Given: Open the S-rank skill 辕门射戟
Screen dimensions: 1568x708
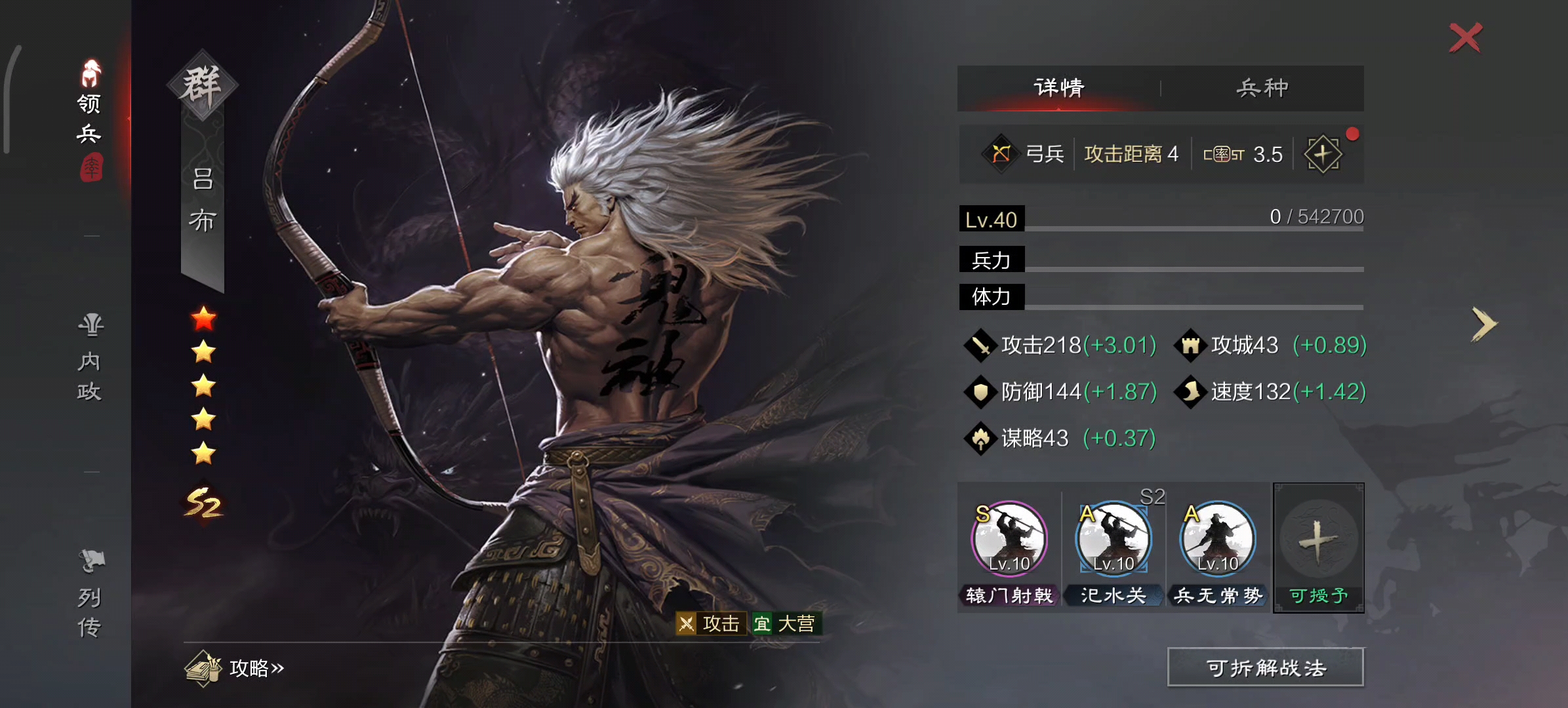Looking at the screenshot, I should pyautogui.click(x=1011, y=540).
